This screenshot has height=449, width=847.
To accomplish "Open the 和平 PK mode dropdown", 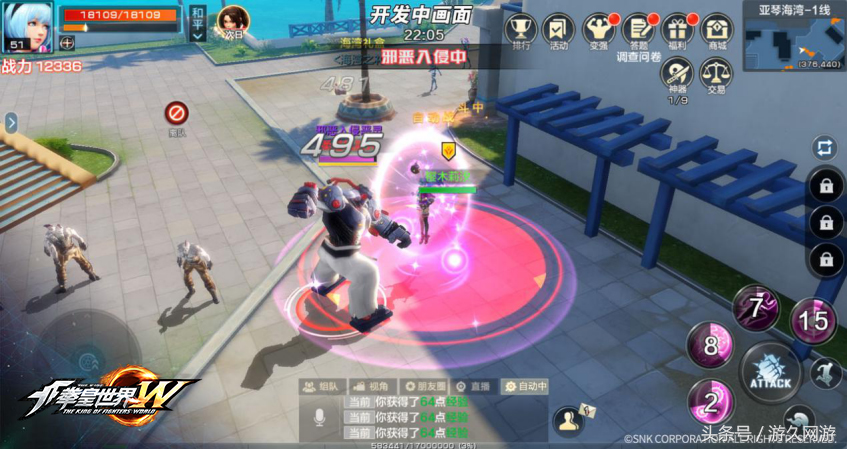I will [197, 22].
